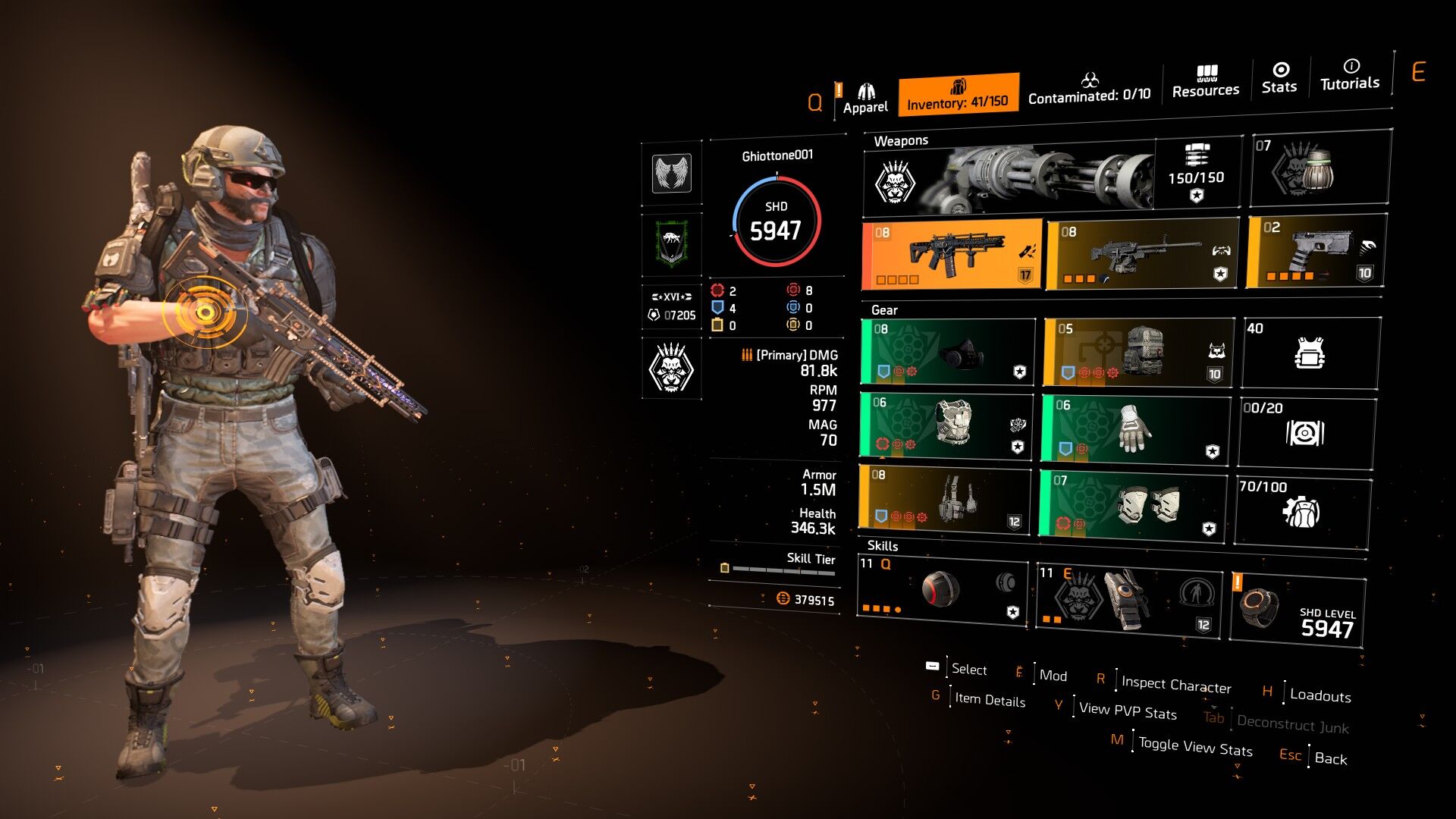Switch to the Inventory tab

tap(958, 95)
